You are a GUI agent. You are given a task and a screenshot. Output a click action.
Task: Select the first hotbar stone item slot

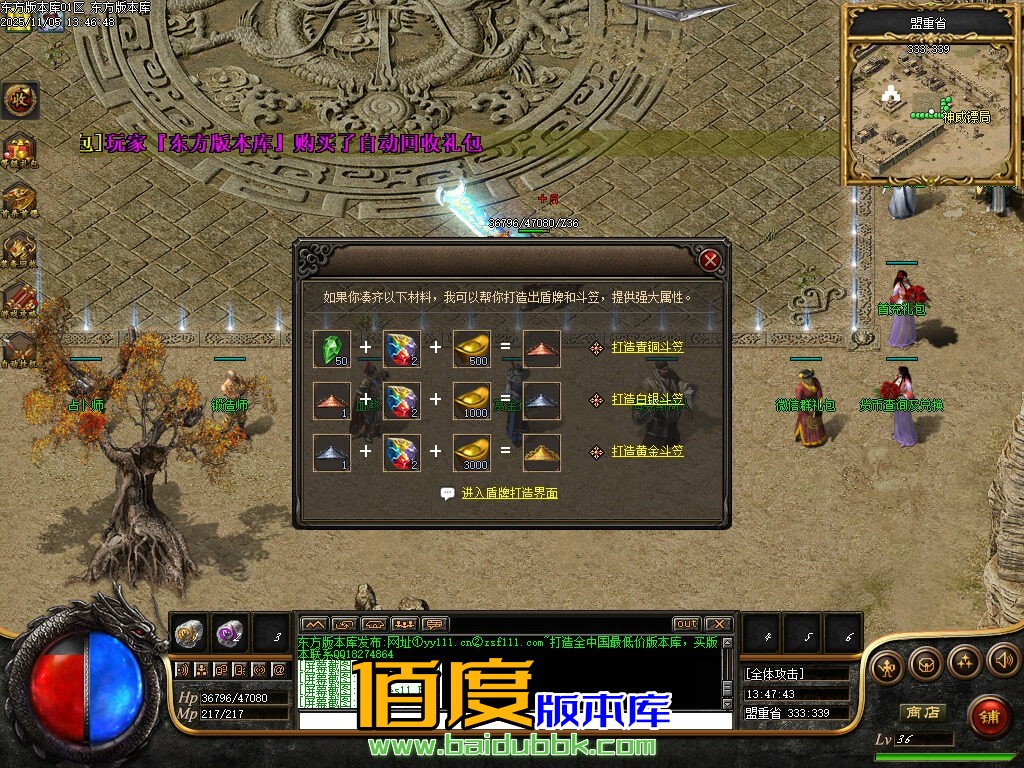[190, 632]
